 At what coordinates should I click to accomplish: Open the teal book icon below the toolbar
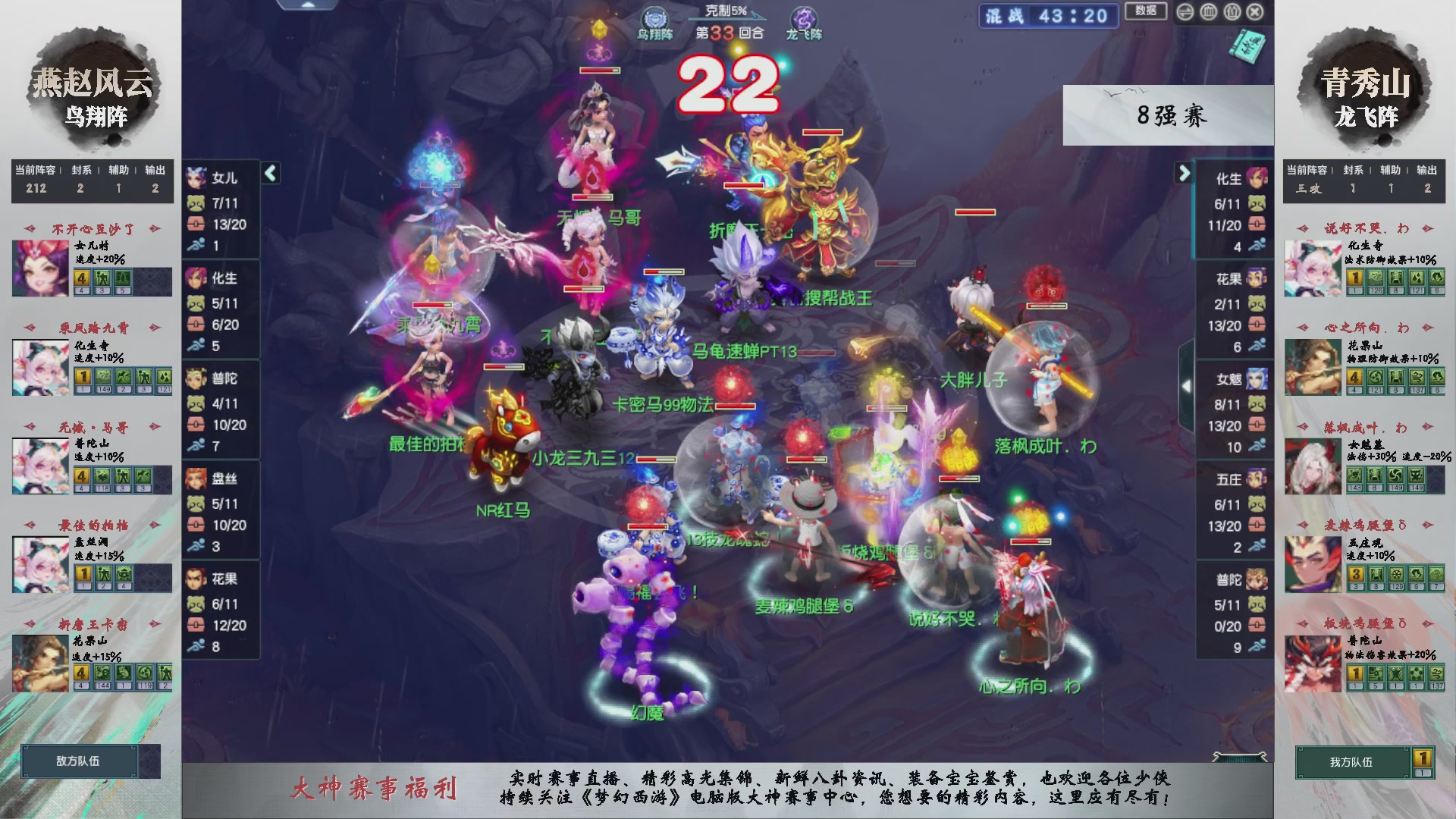click(1247, 47)
